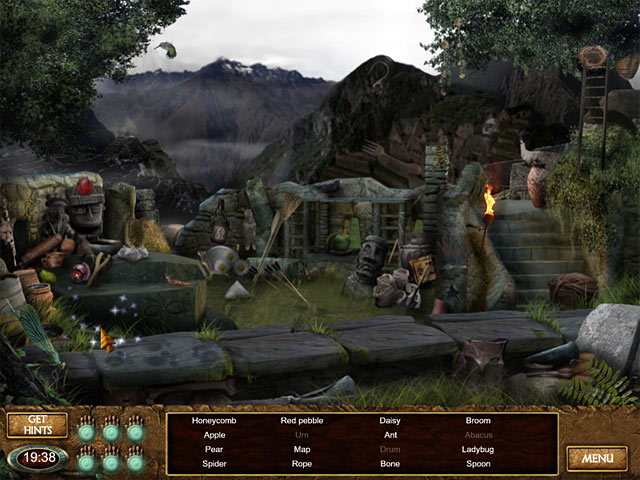Select Honeycomb in the item list
The image size is (640, 480).
(x=214, y=421)
